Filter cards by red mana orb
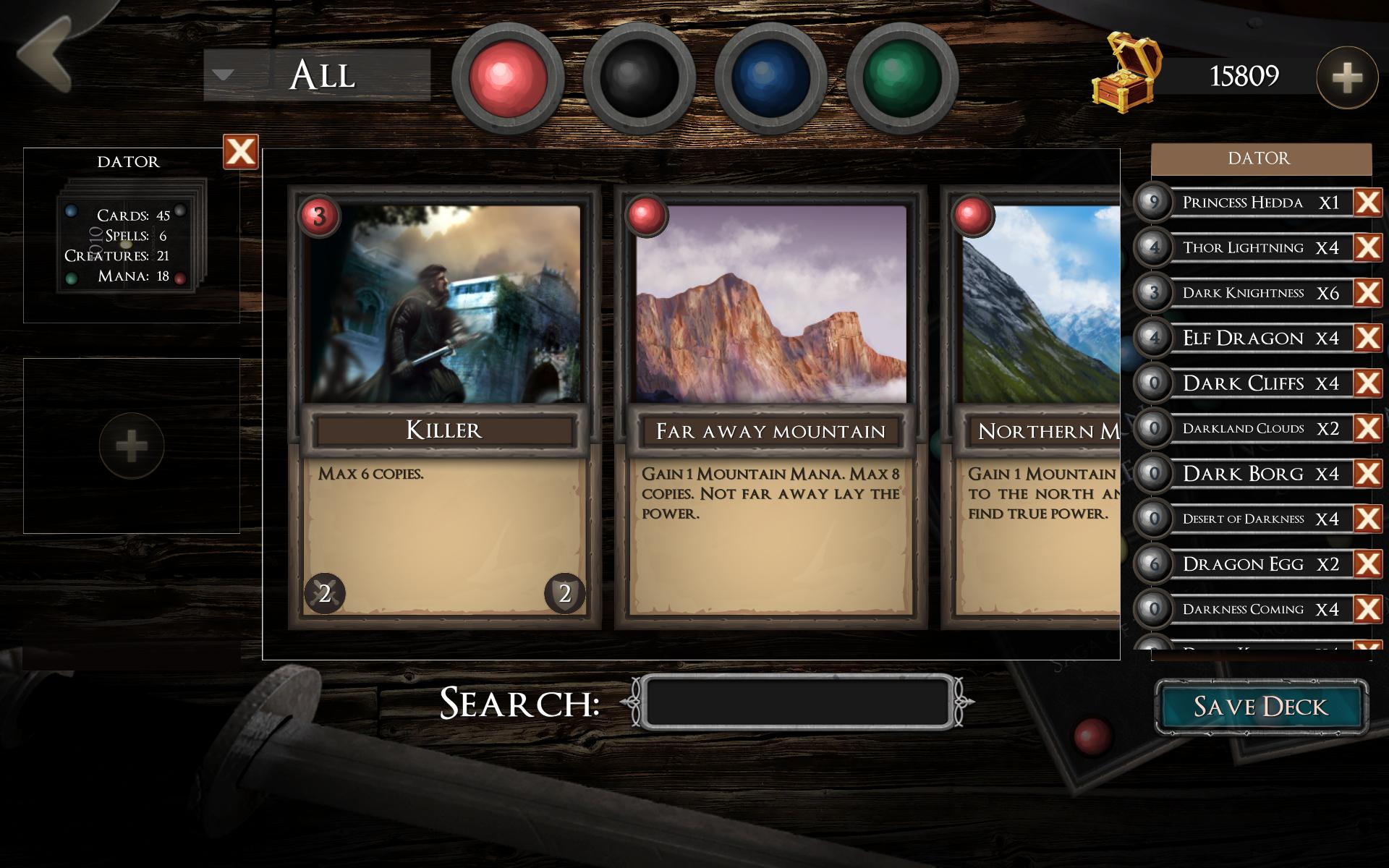This screenshot has width=1389, height=868. point(507,77)
